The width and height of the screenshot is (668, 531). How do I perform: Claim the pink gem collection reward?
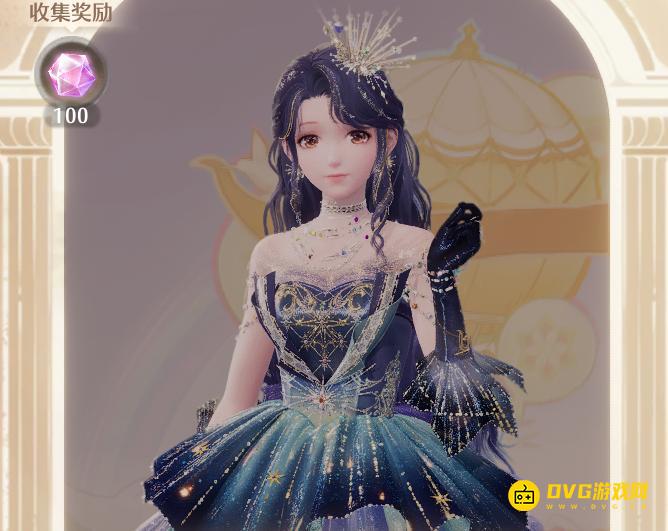point(69,75)
